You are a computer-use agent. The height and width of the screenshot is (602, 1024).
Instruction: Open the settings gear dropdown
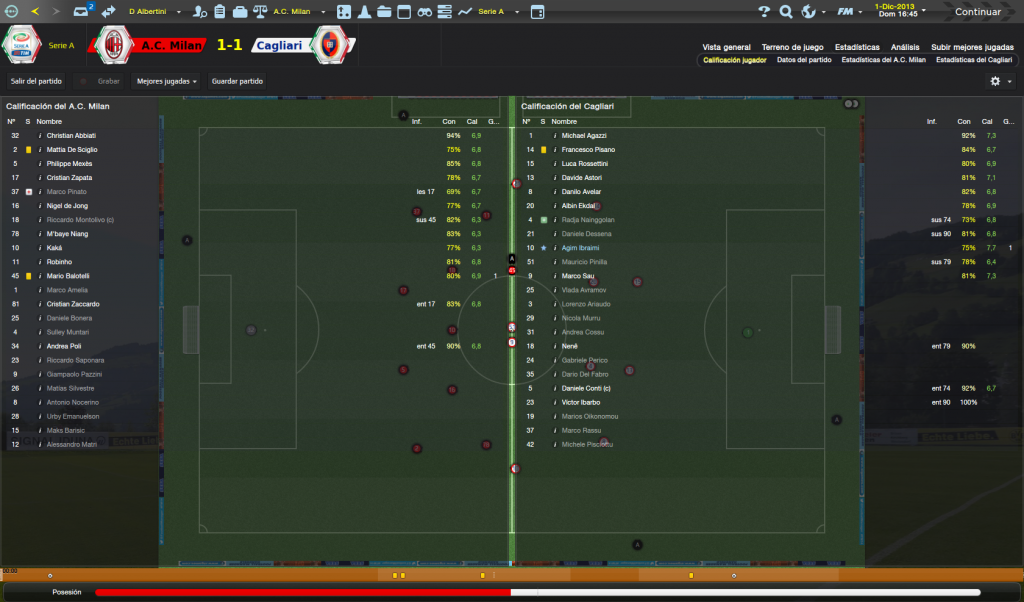pyautogui.click(x=999, y=81)
